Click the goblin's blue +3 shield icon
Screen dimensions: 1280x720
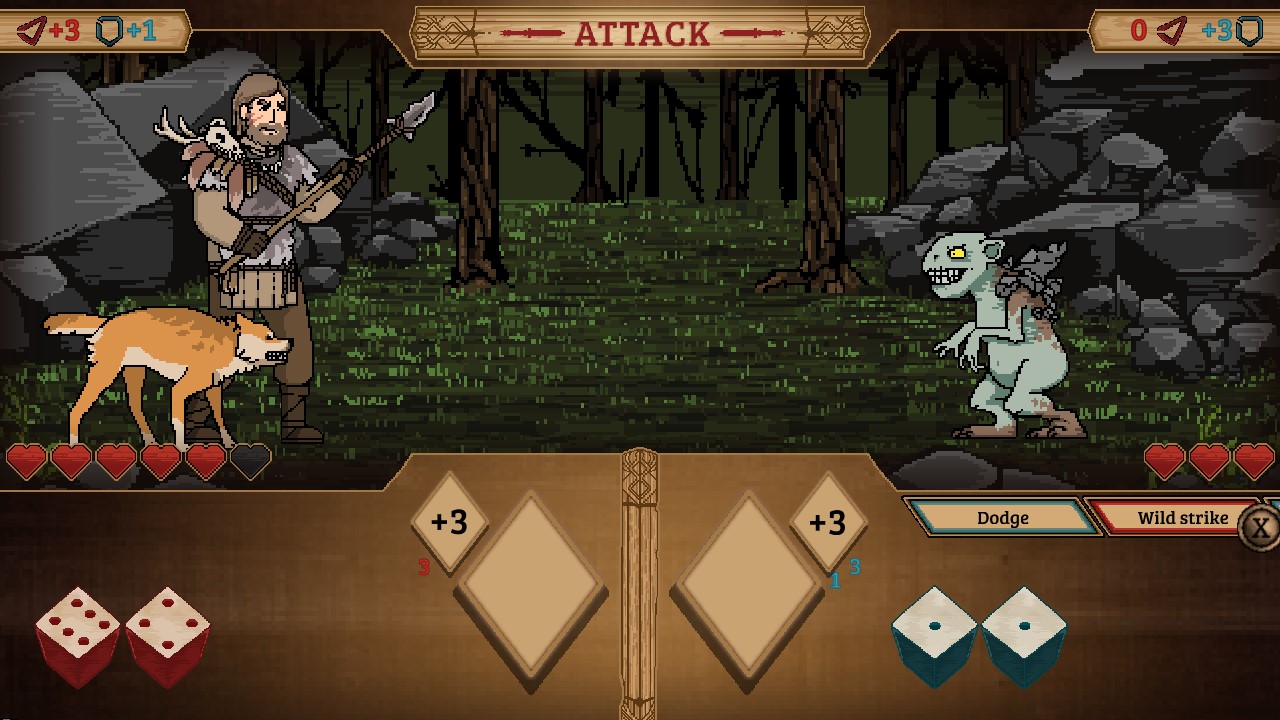point(1235,30)
